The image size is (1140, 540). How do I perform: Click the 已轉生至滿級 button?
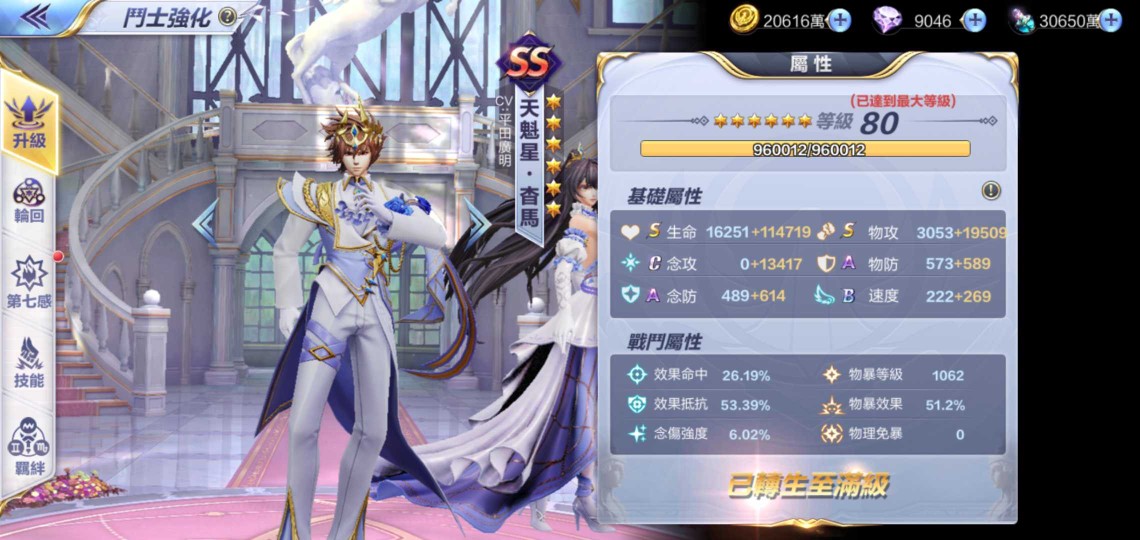coord(807,487)
